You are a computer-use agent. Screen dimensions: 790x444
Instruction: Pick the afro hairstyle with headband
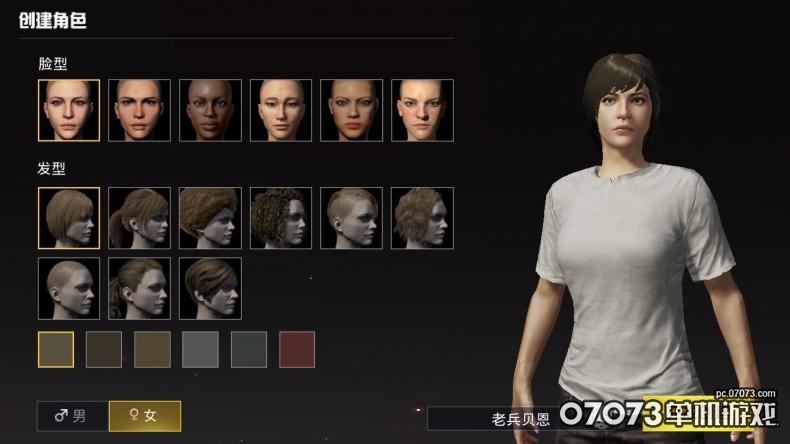point(210,218)
